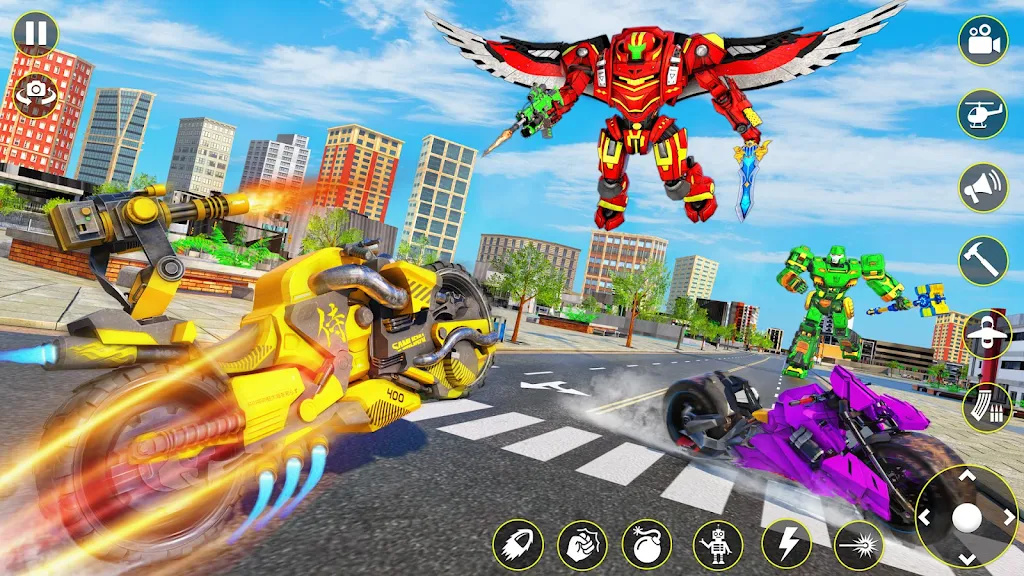Activate the lightning bolt power
The image size is (1024, 576).
786,545
